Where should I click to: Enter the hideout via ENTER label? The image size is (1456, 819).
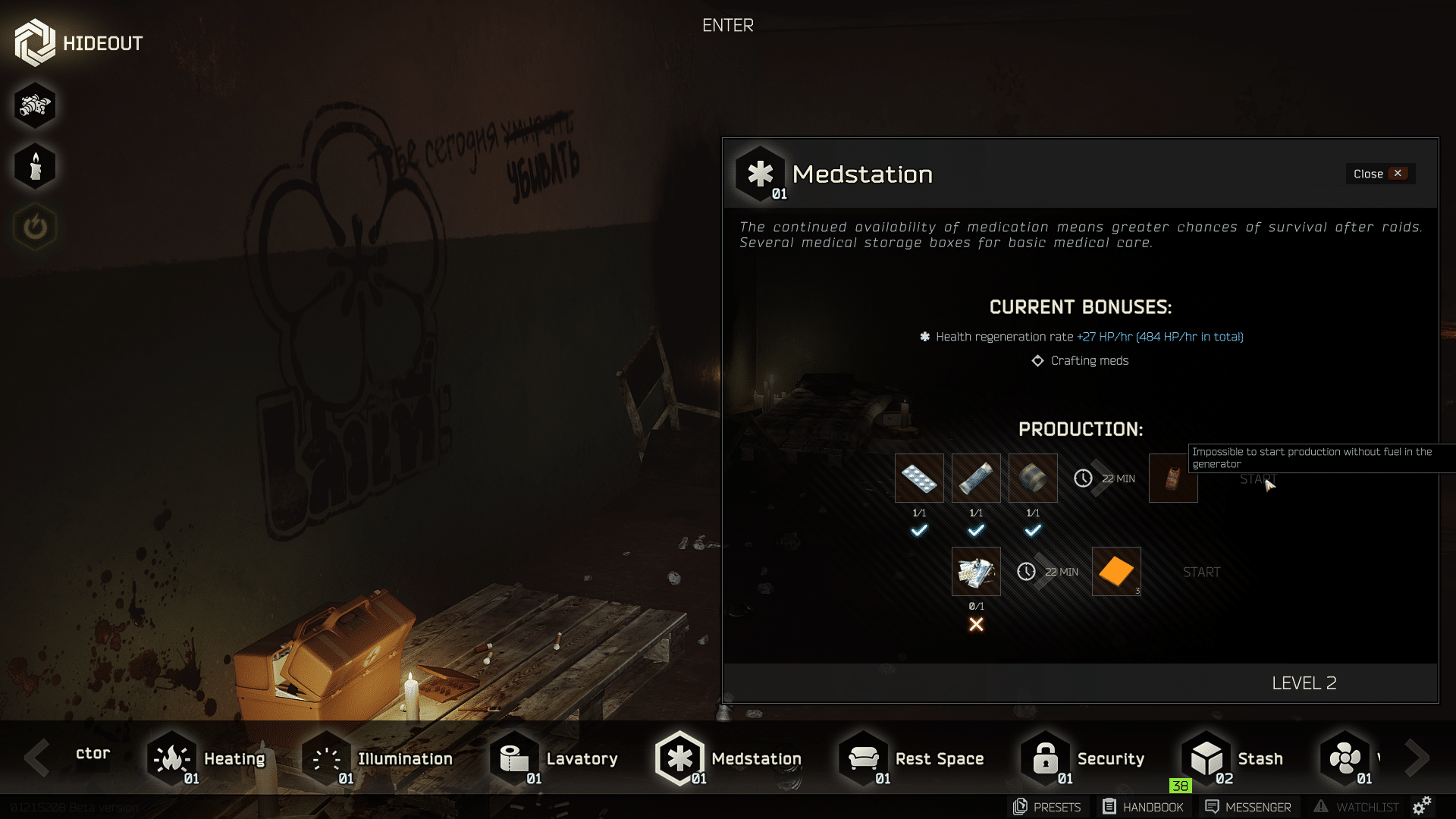tap(727, 26)
